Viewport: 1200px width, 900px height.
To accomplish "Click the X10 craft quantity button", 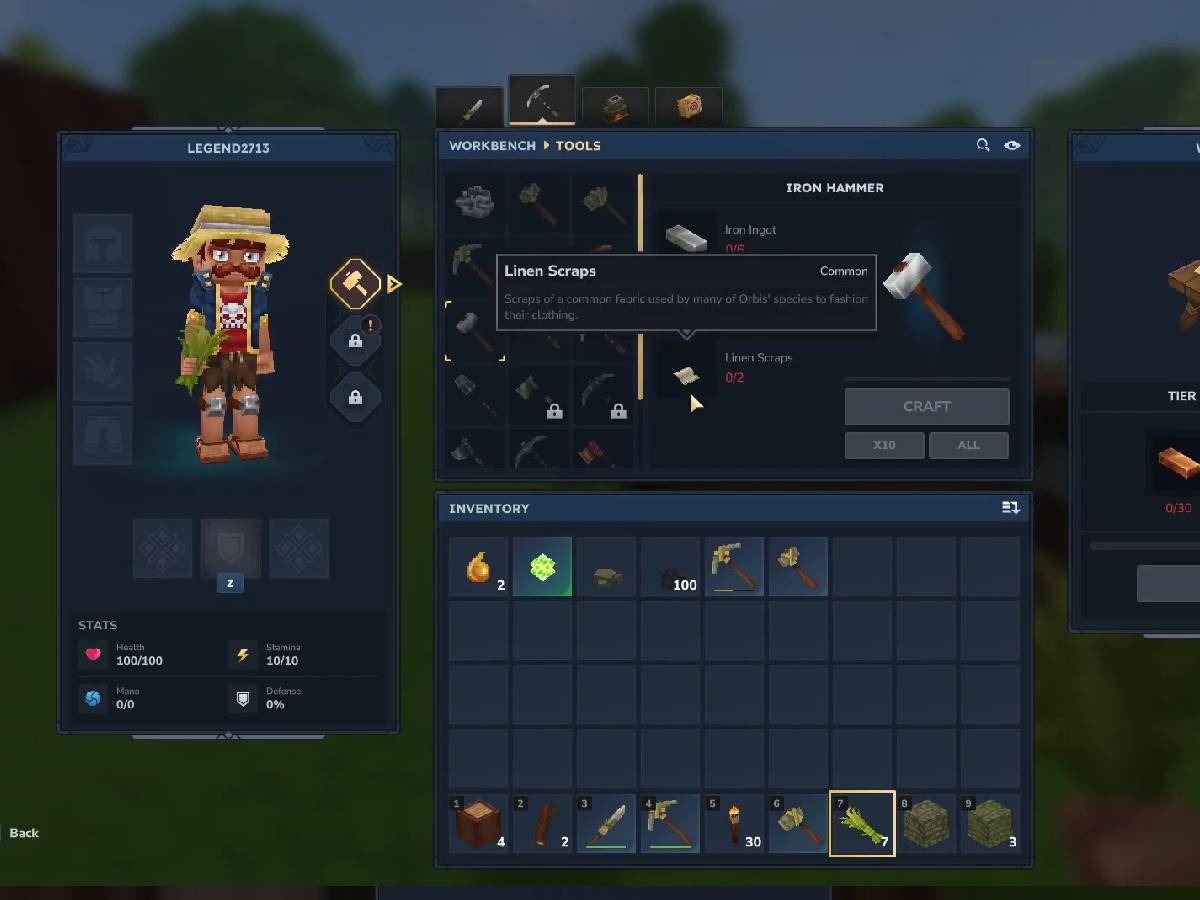I will (884, 445).
